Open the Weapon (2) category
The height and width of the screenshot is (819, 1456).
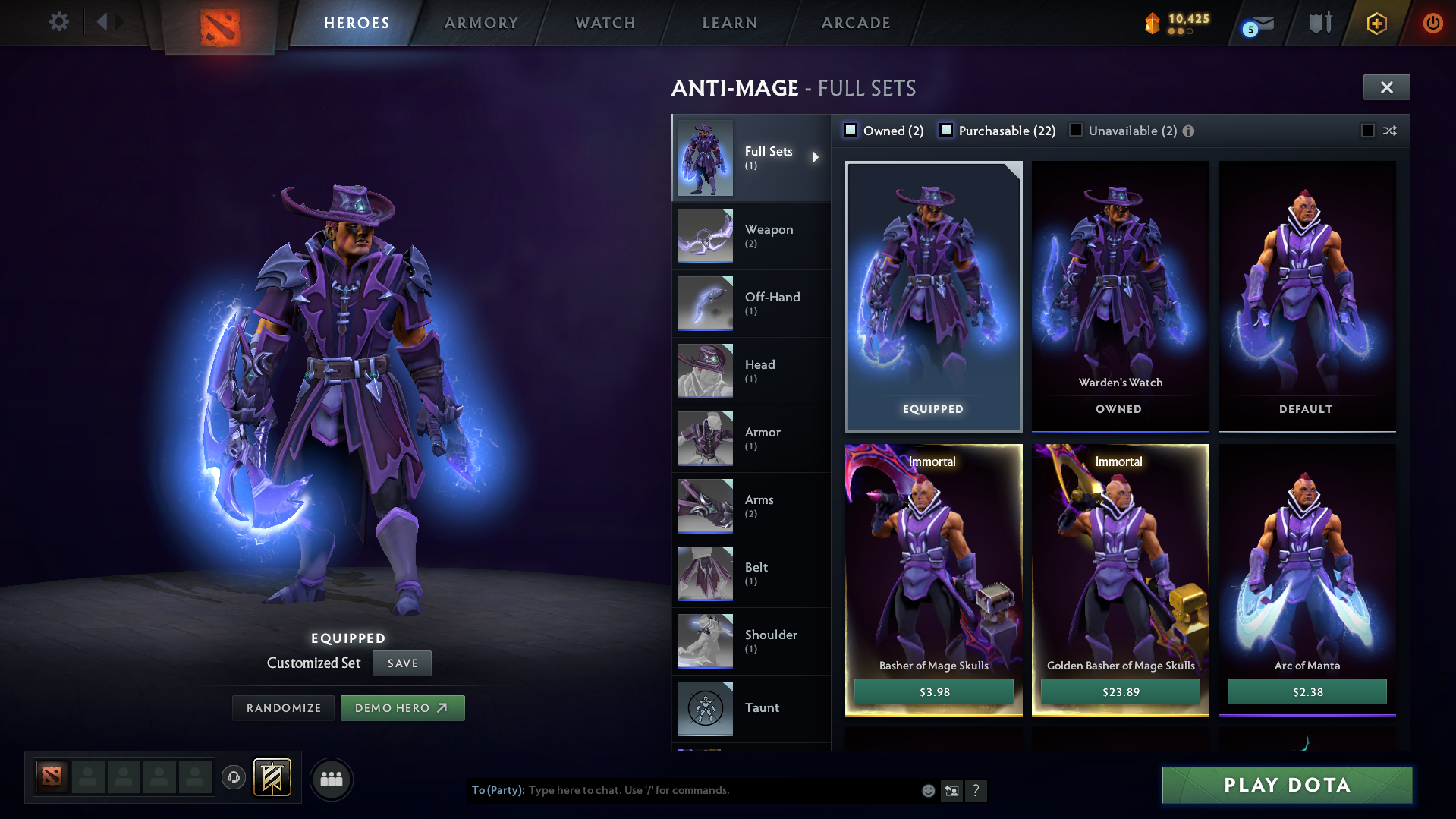coord(751,235)
